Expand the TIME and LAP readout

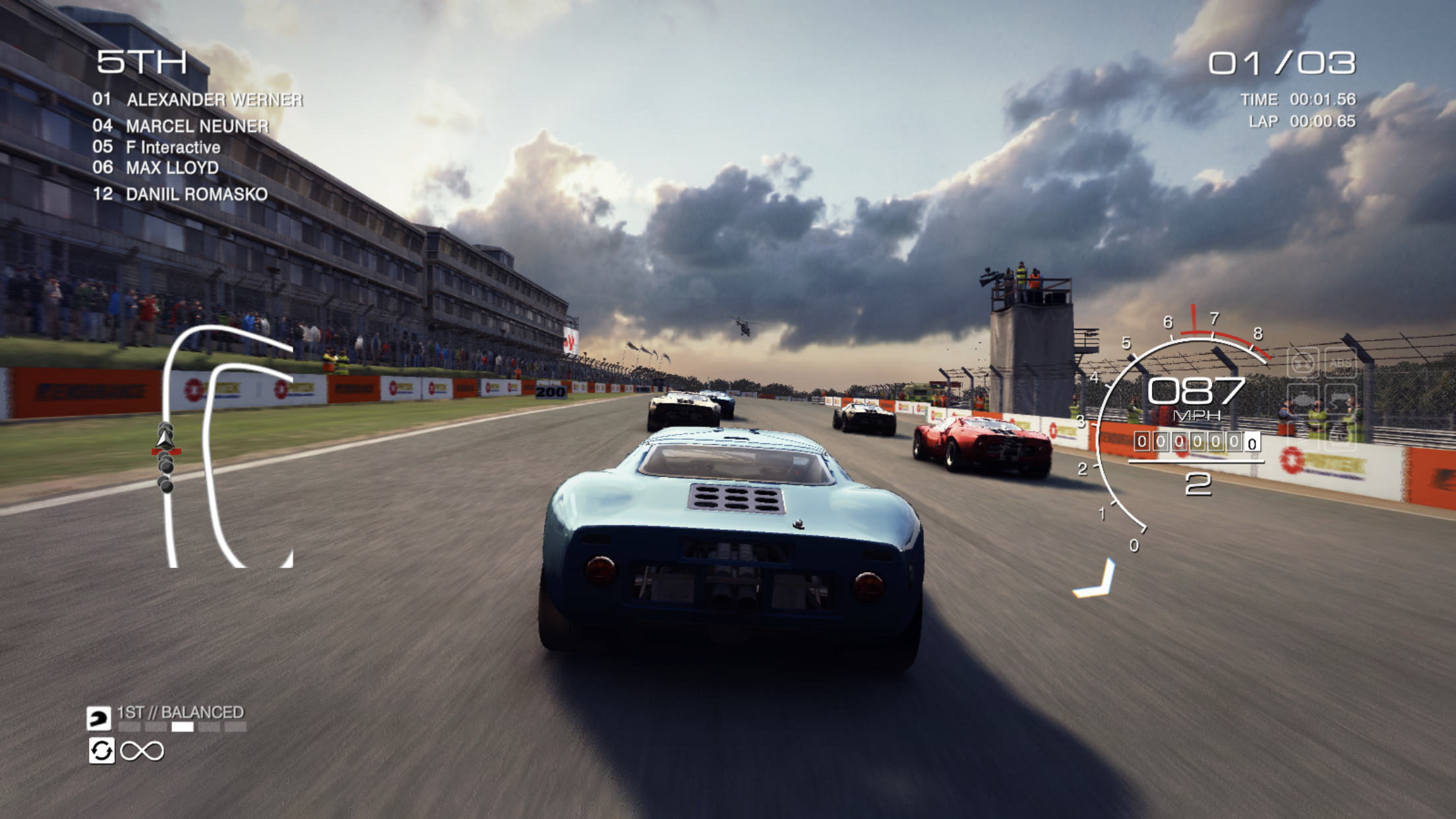[x=1299, y=112]
